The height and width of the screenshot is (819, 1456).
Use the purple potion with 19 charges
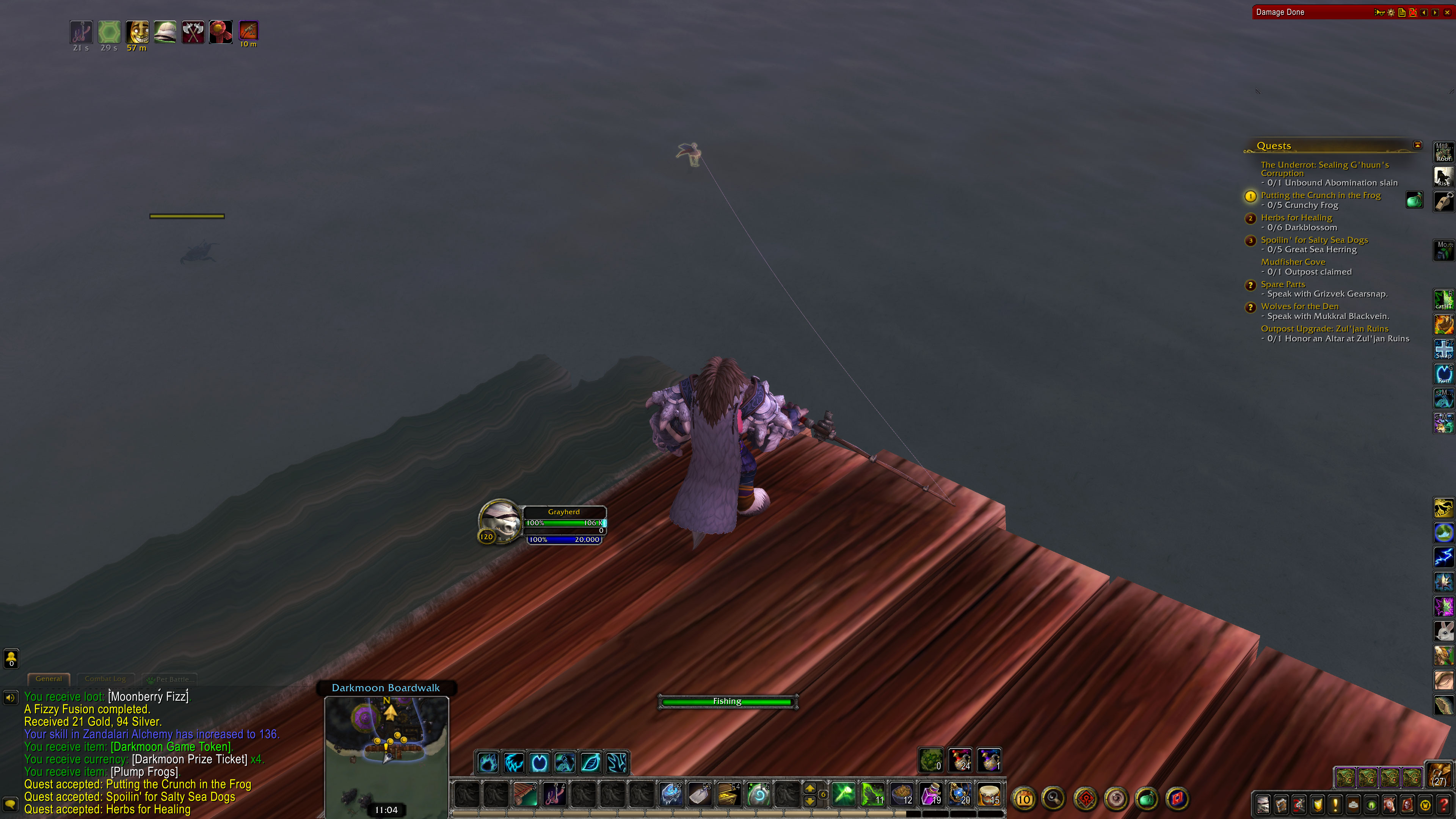point(931,794)
